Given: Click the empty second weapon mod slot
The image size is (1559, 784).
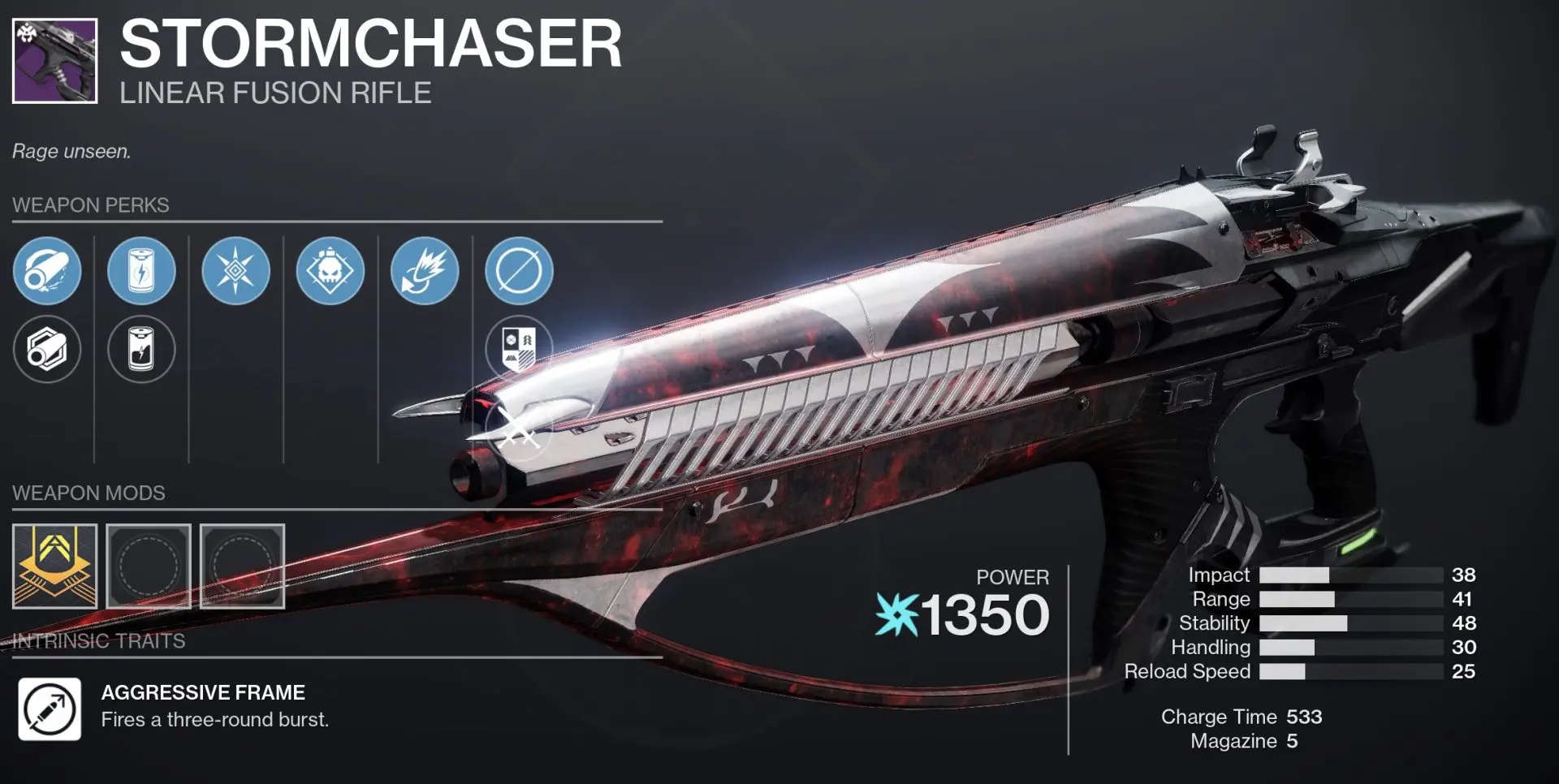Looking at the screenshot, I should (149, 566).
